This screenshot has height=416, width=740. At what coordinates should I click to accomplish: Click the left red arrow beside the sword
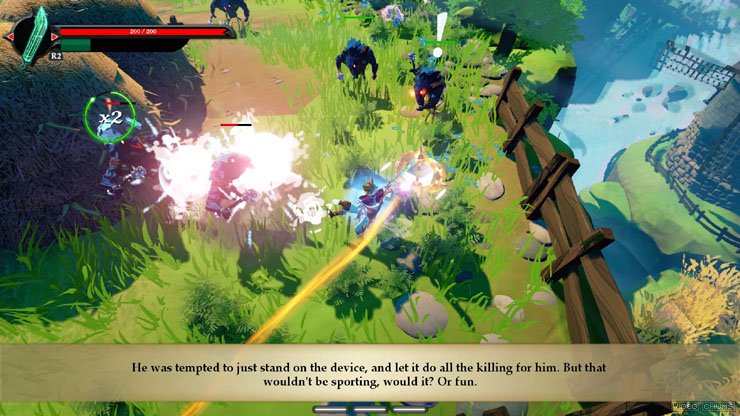click(x=9, y=37)
